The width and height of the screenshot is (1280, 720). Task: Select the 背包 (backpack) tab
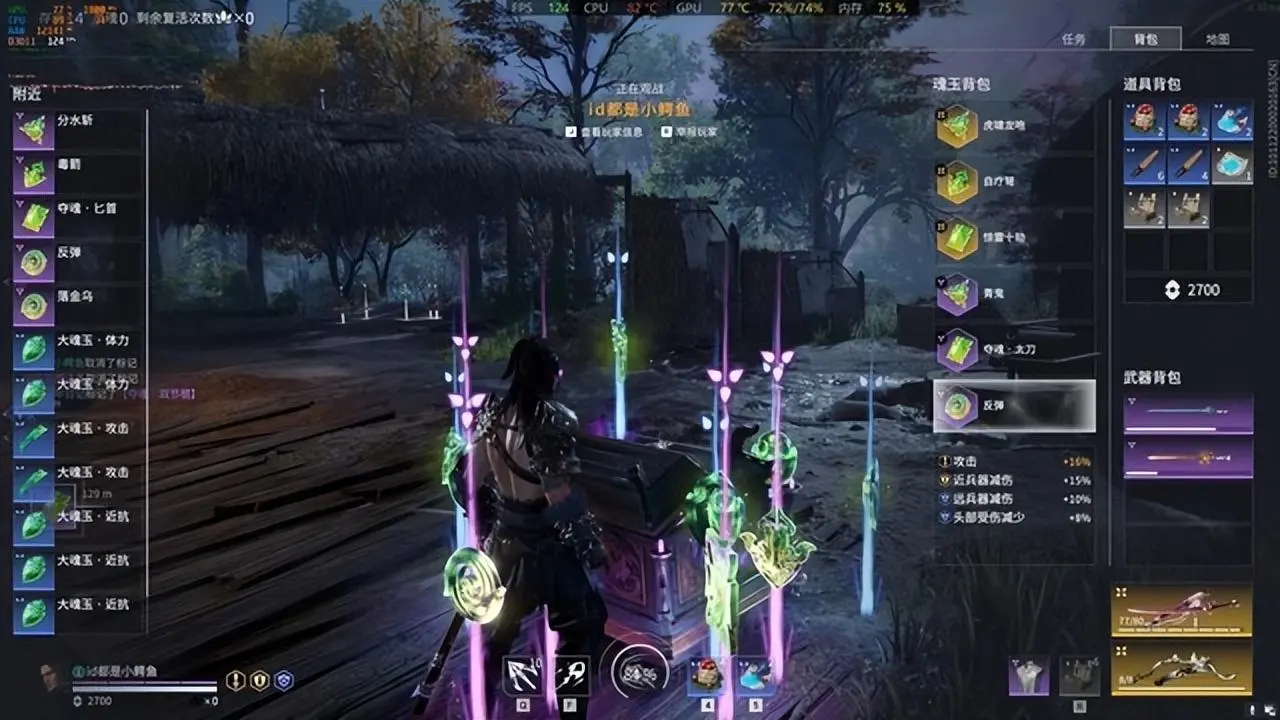click(x=1145, y=39)
